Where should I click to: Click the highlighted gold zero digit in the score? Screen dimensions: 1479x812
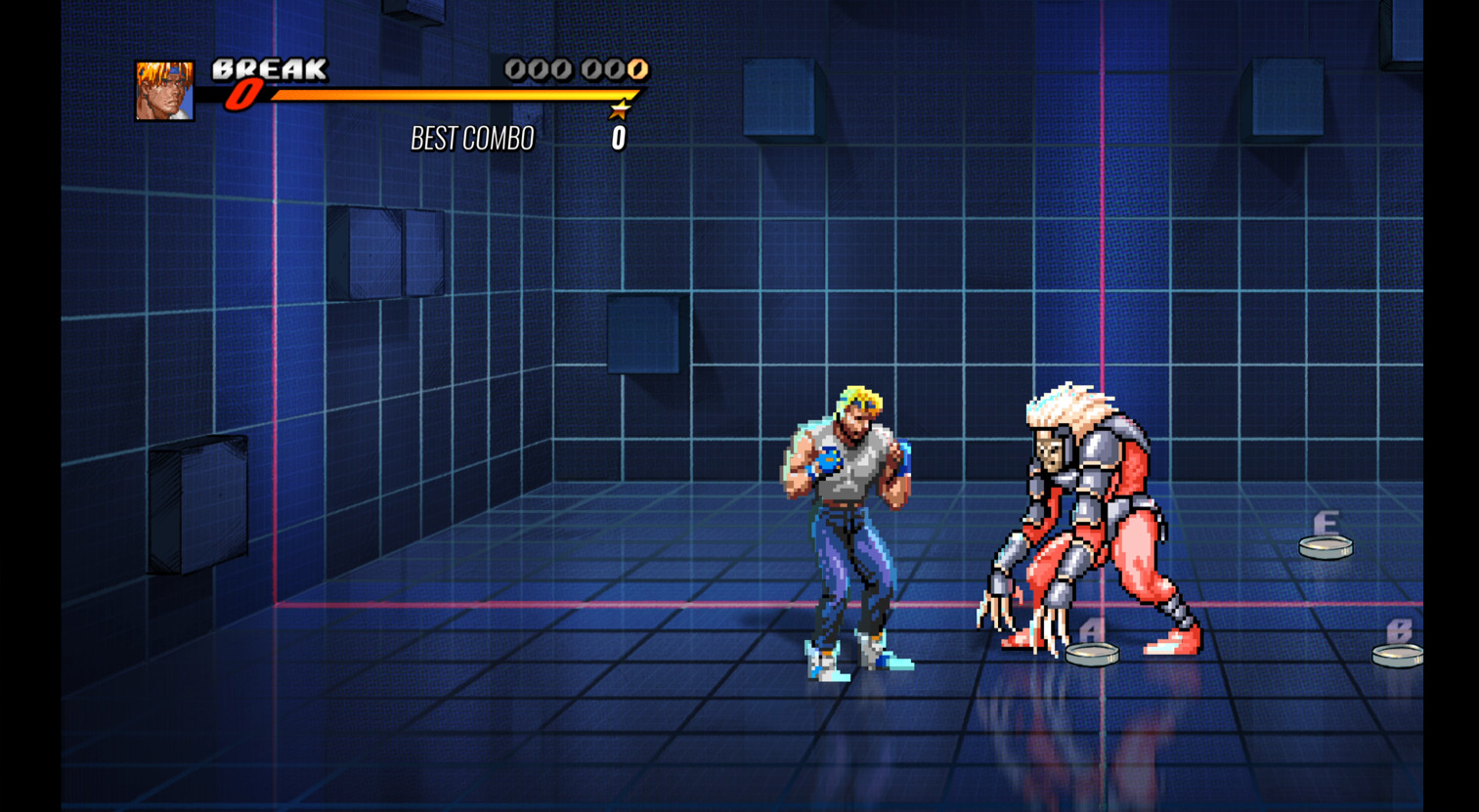pos(635,69)
